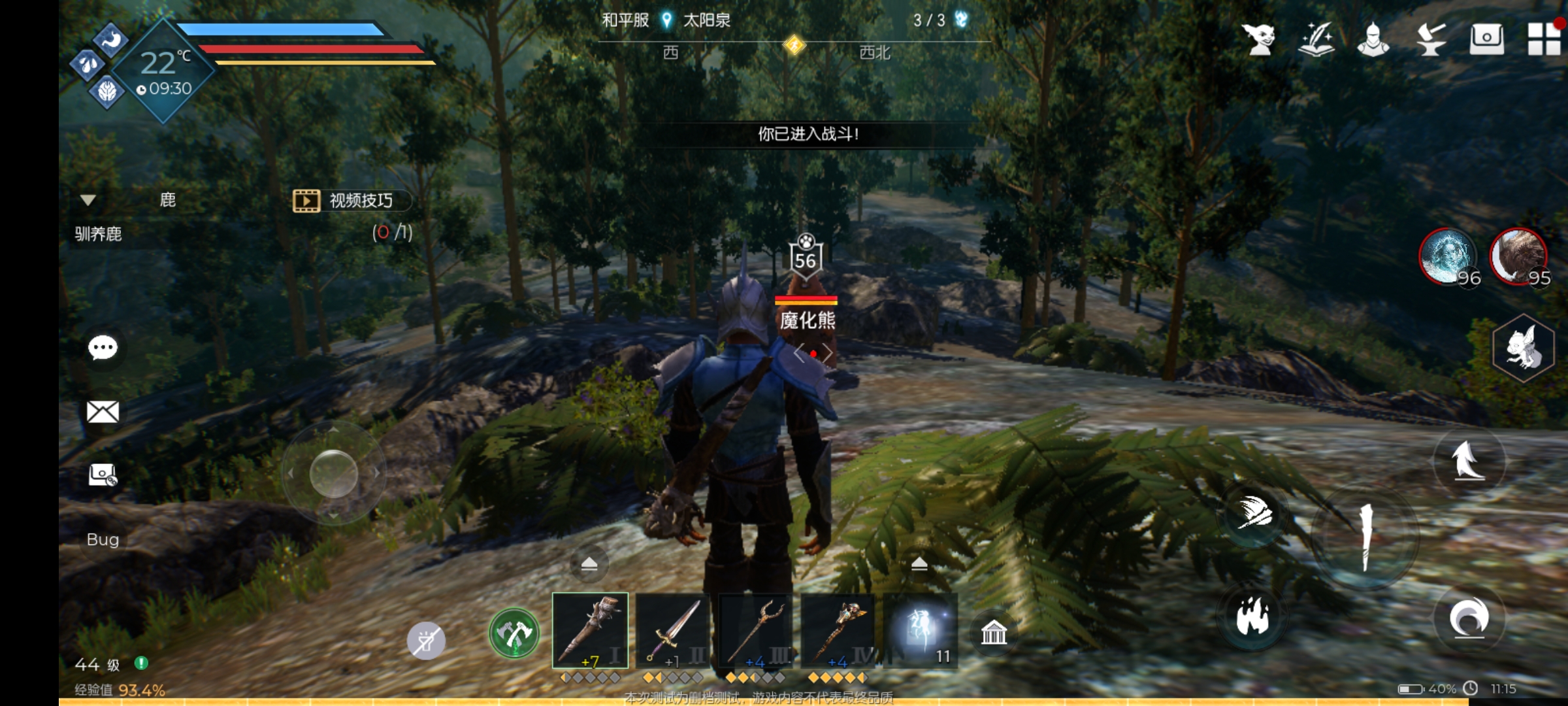Attack with the main club strike button

(x=1365, y=537)
